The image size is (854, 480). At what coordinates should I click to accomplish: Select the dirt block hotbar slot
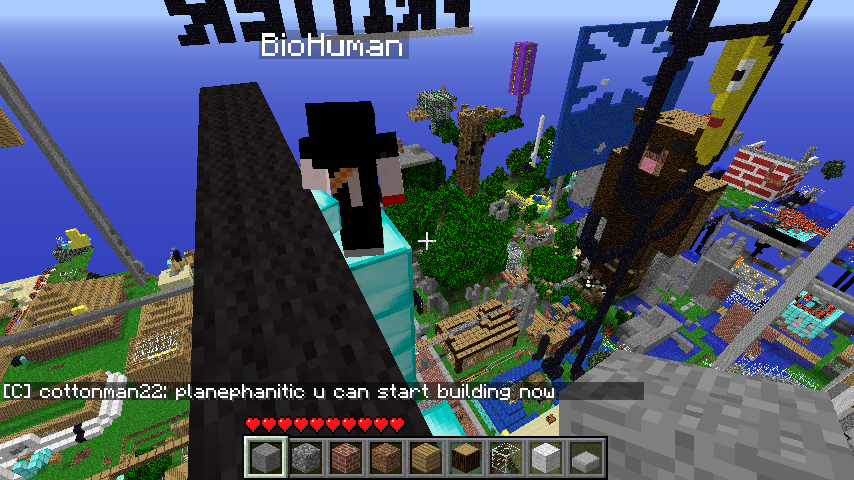(385, 459)
